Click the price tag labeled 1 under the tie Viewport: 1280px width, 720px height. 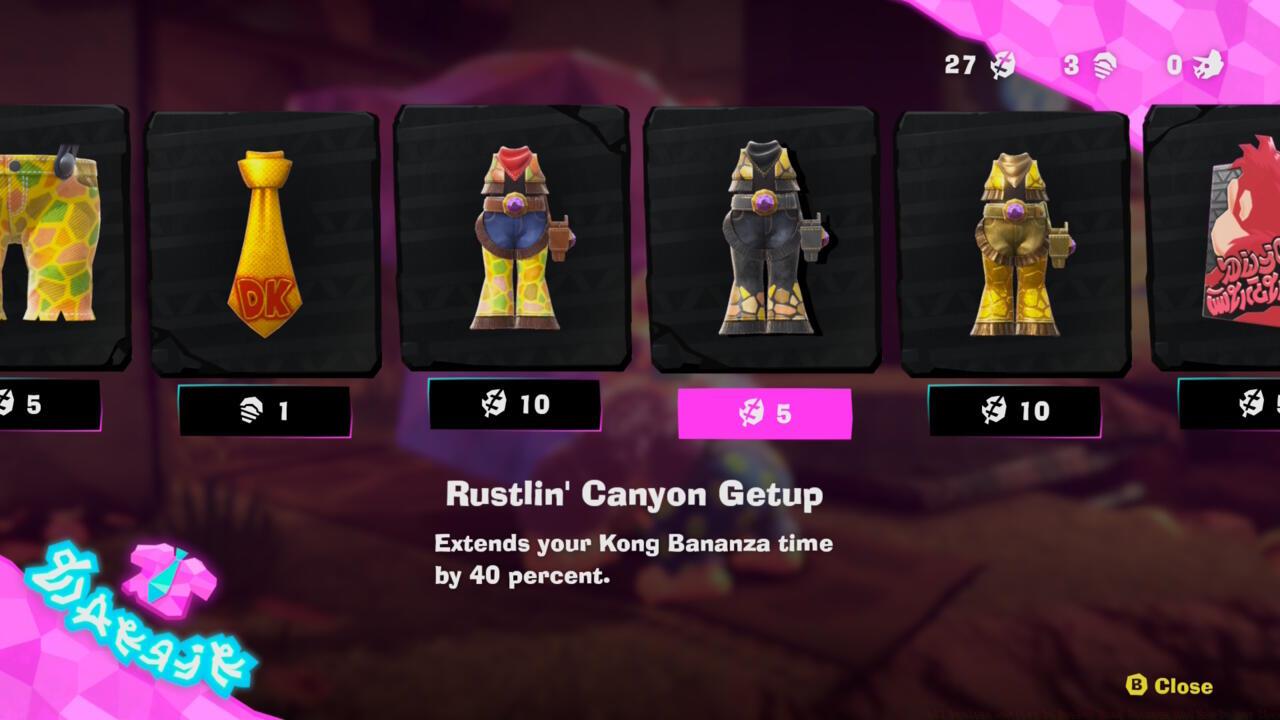(x=262, y=408)
